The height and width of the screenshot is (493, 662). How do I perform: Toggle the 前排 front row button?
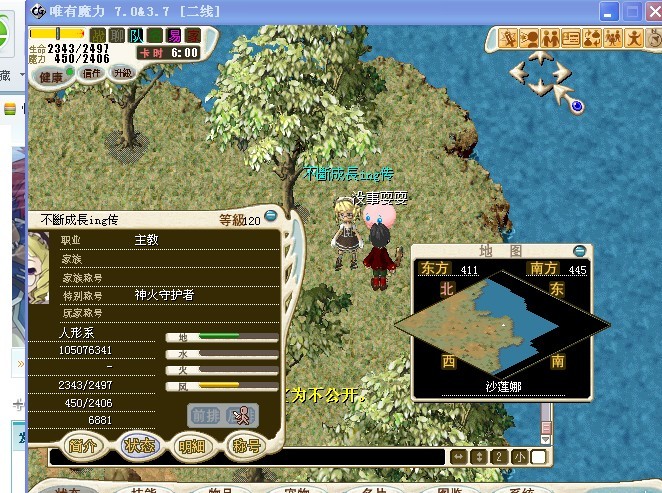(x=204, y=414)
